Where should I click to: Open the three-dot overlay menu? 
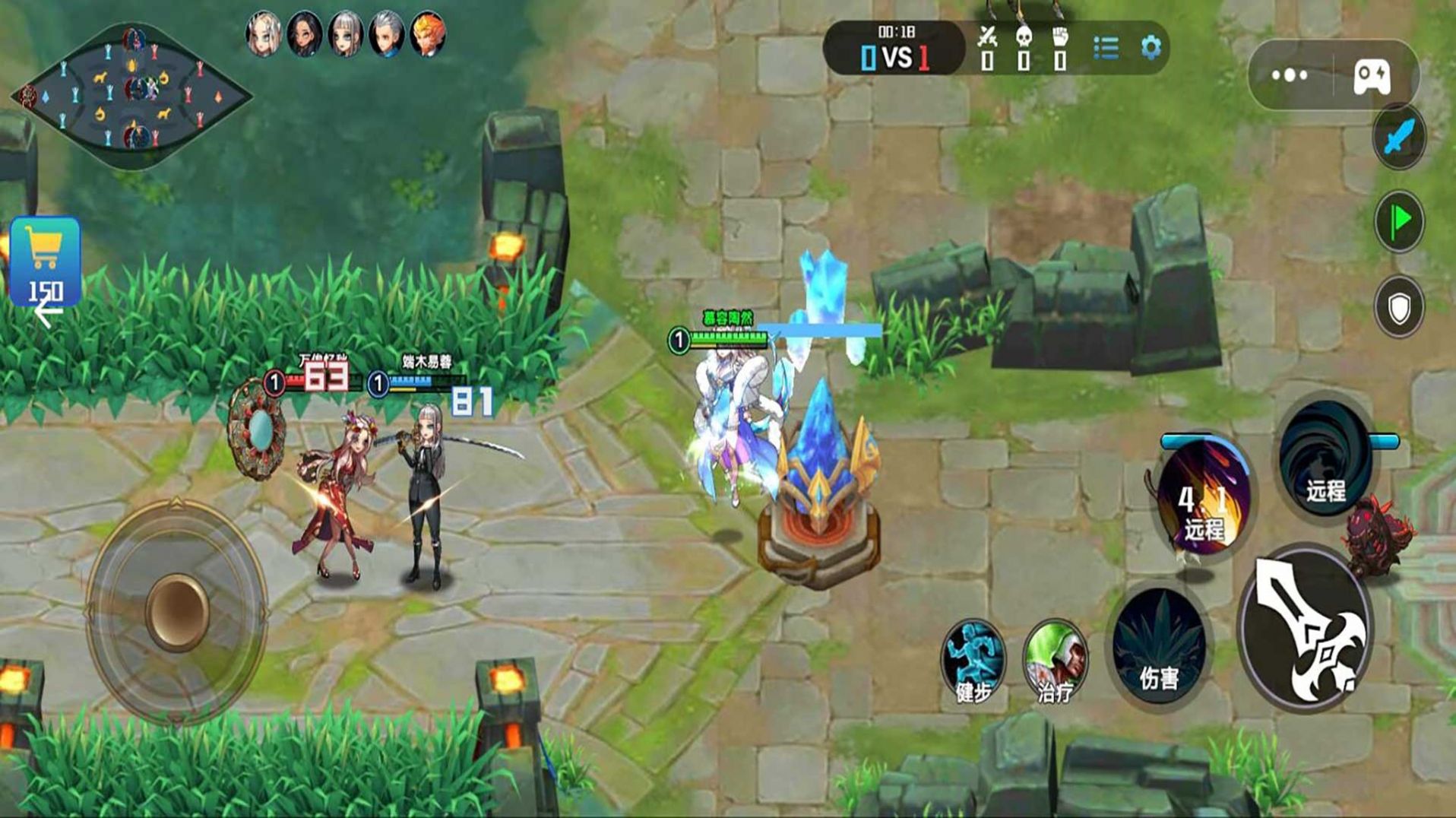coord(1290,75)
